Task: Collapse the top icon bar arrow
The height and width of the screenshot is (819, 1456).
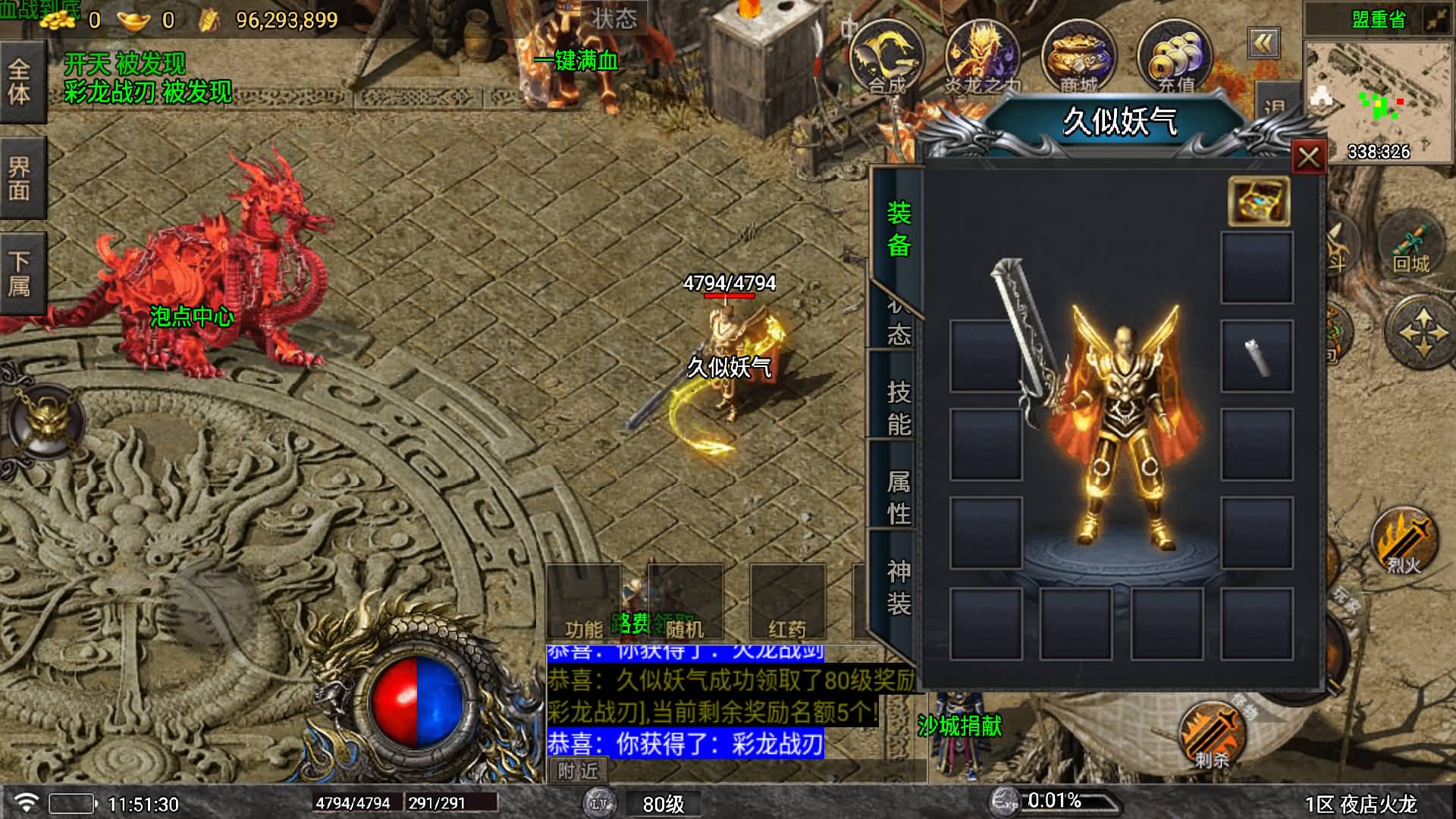Action: (1263, 43)
